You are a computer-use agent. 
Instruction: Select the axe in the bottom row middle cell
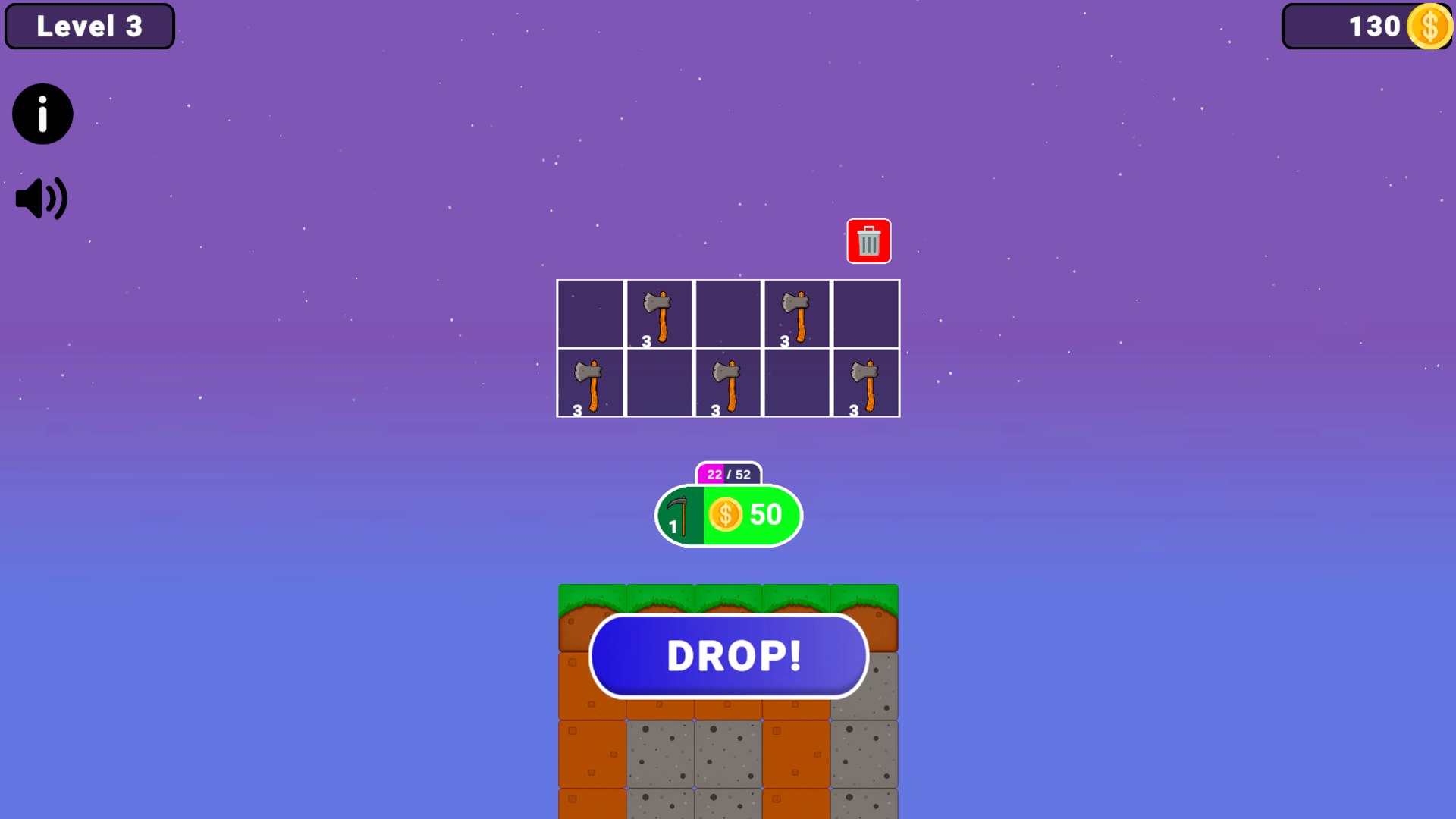click(728, 383)
